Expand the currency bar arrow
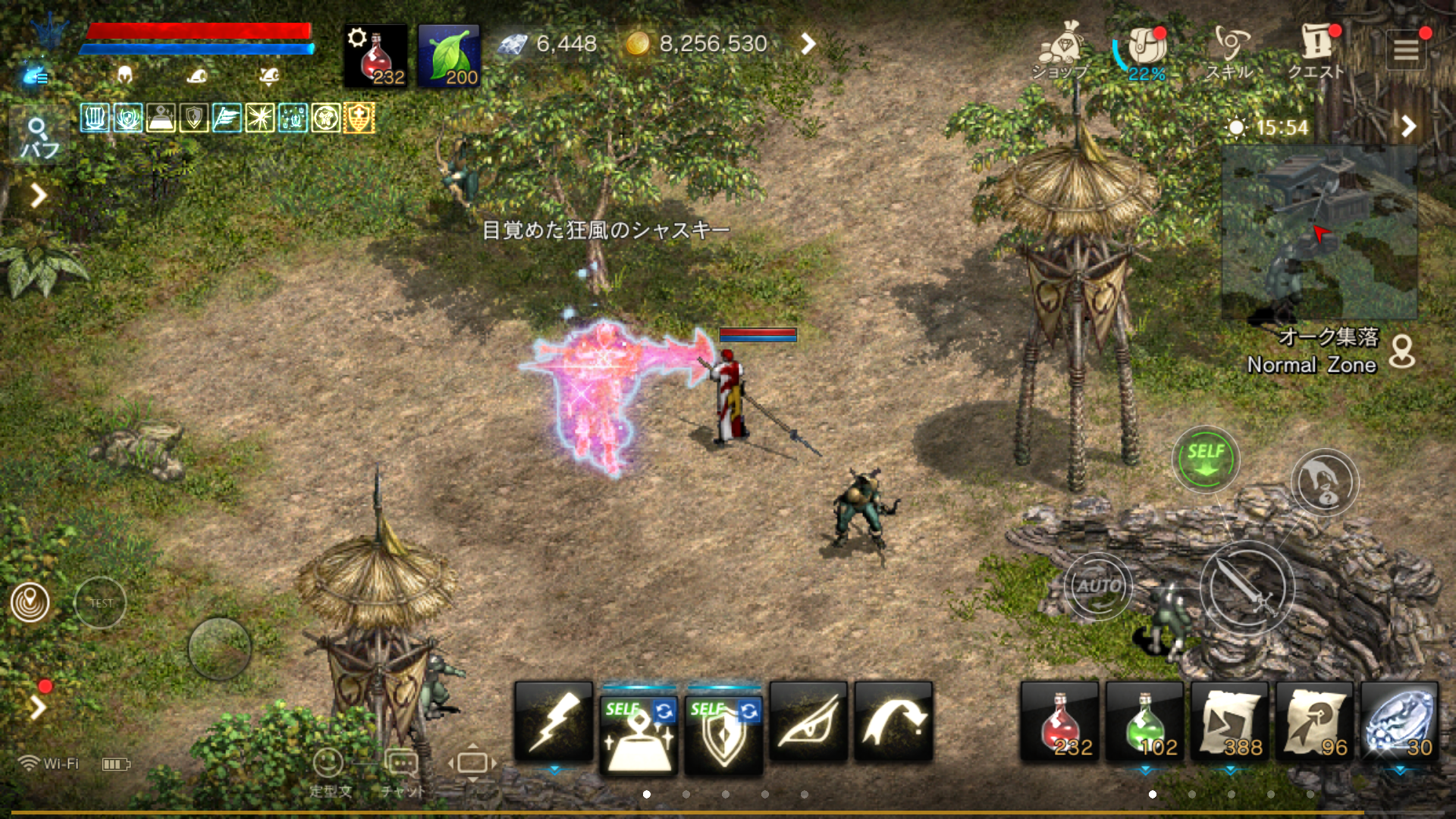Image resolution: width=1456 pixels, height=819 pixels. tap(808, 44)
